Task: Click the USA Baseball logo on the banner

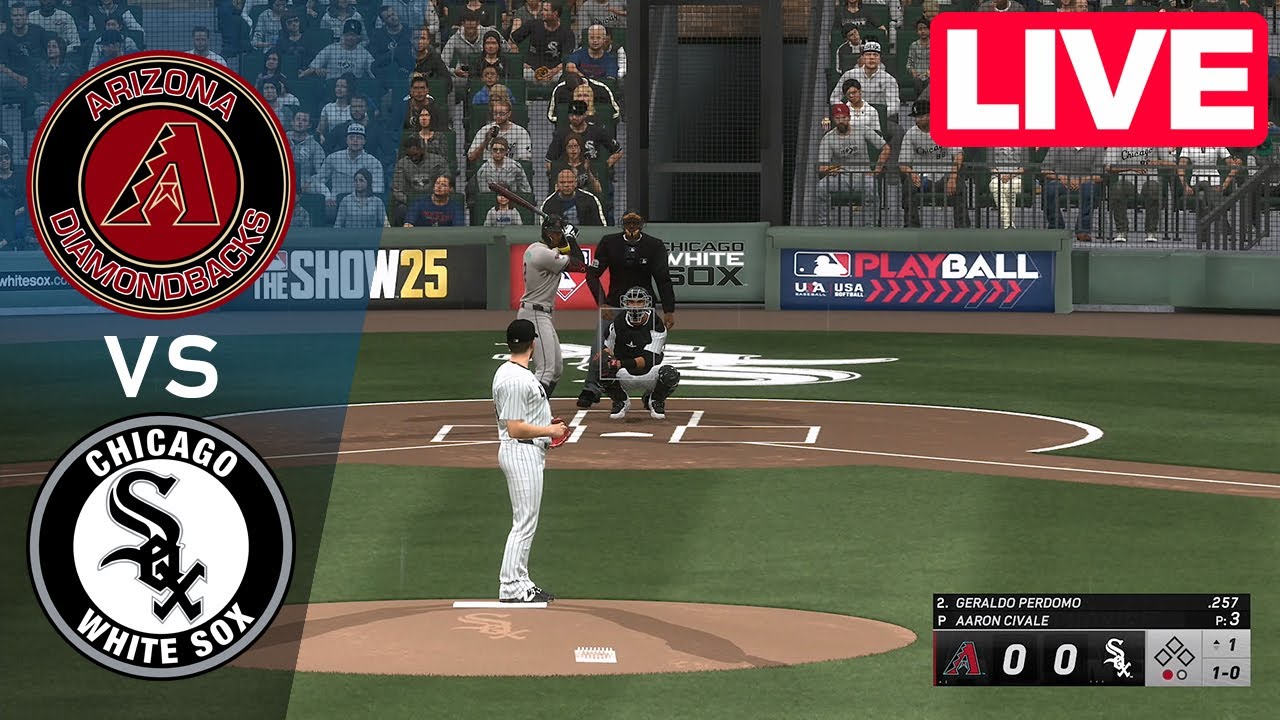Action: (810, 289)
